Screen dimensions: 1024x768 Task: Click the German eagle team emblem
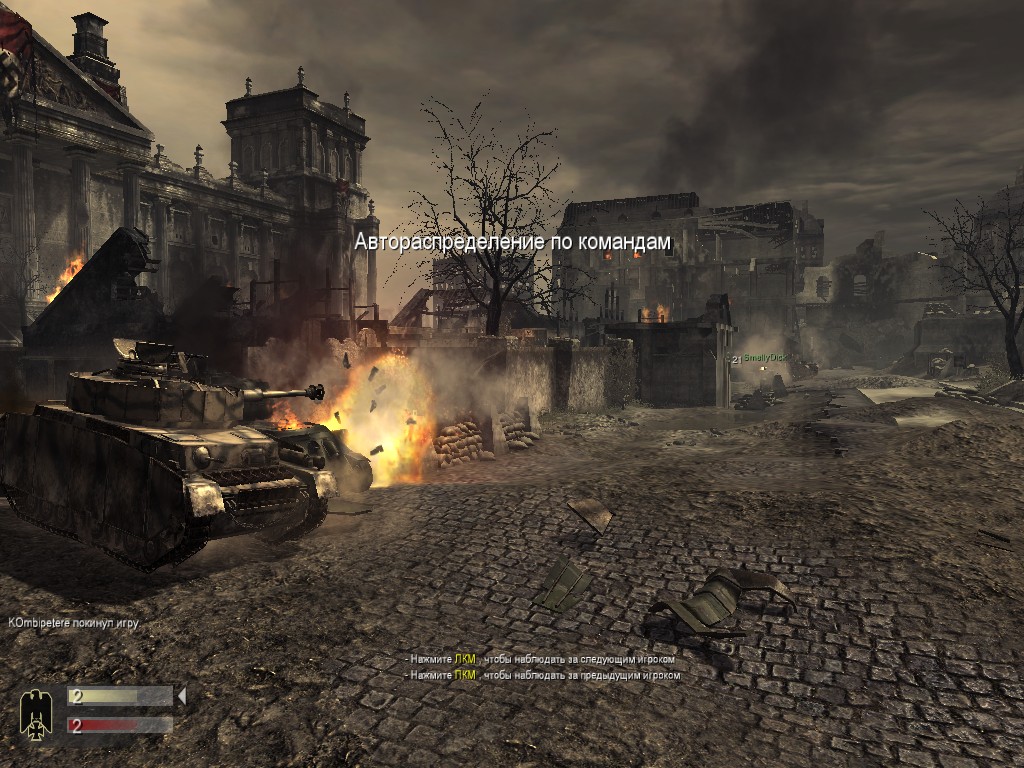coord(36,713)
